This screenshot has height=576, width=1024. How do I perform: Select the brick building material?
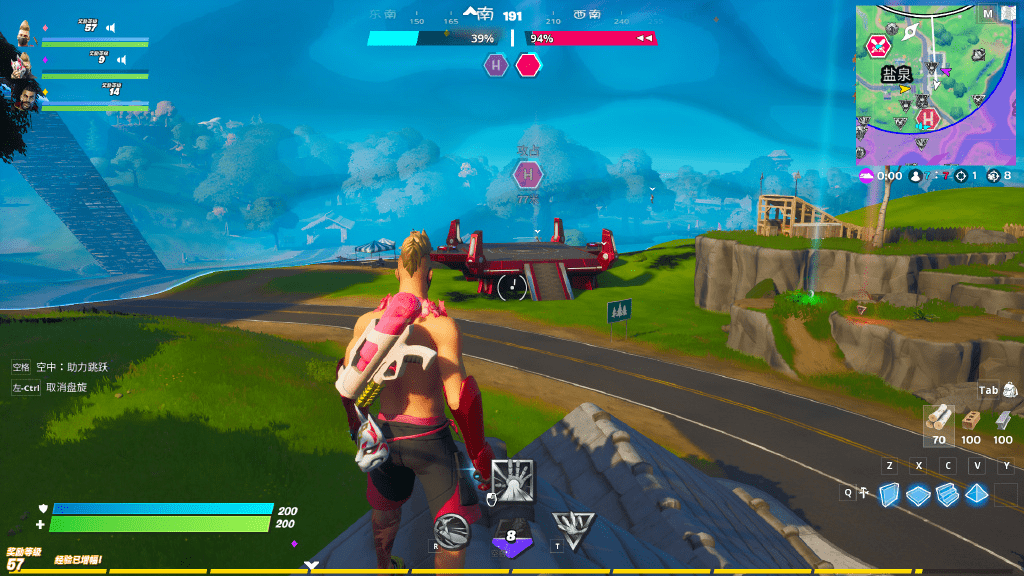point(970,419)
